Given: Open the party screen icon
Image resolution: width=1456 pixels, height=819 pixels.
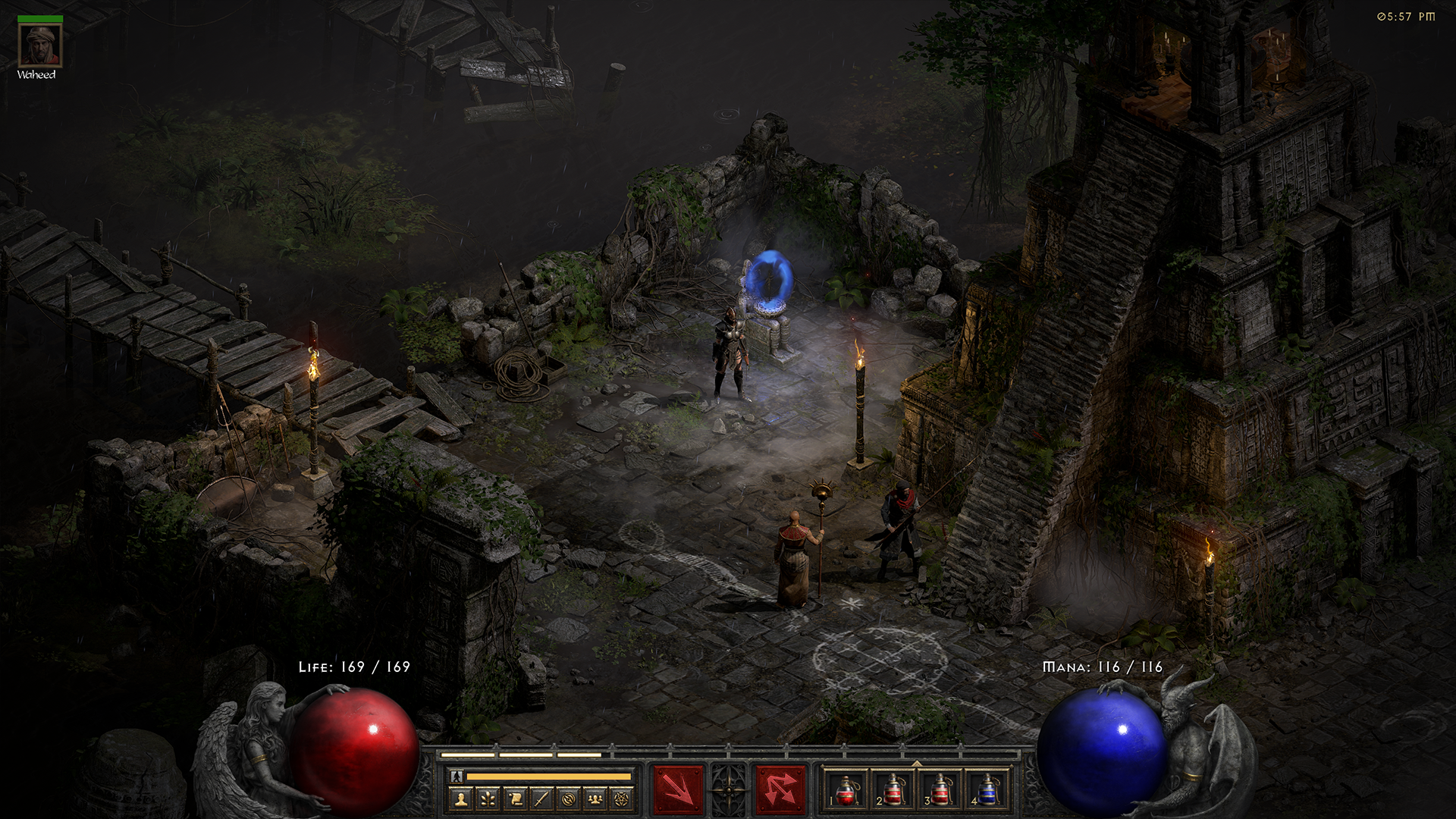Looking at the screenshot, I should click(x=595, y=799).
